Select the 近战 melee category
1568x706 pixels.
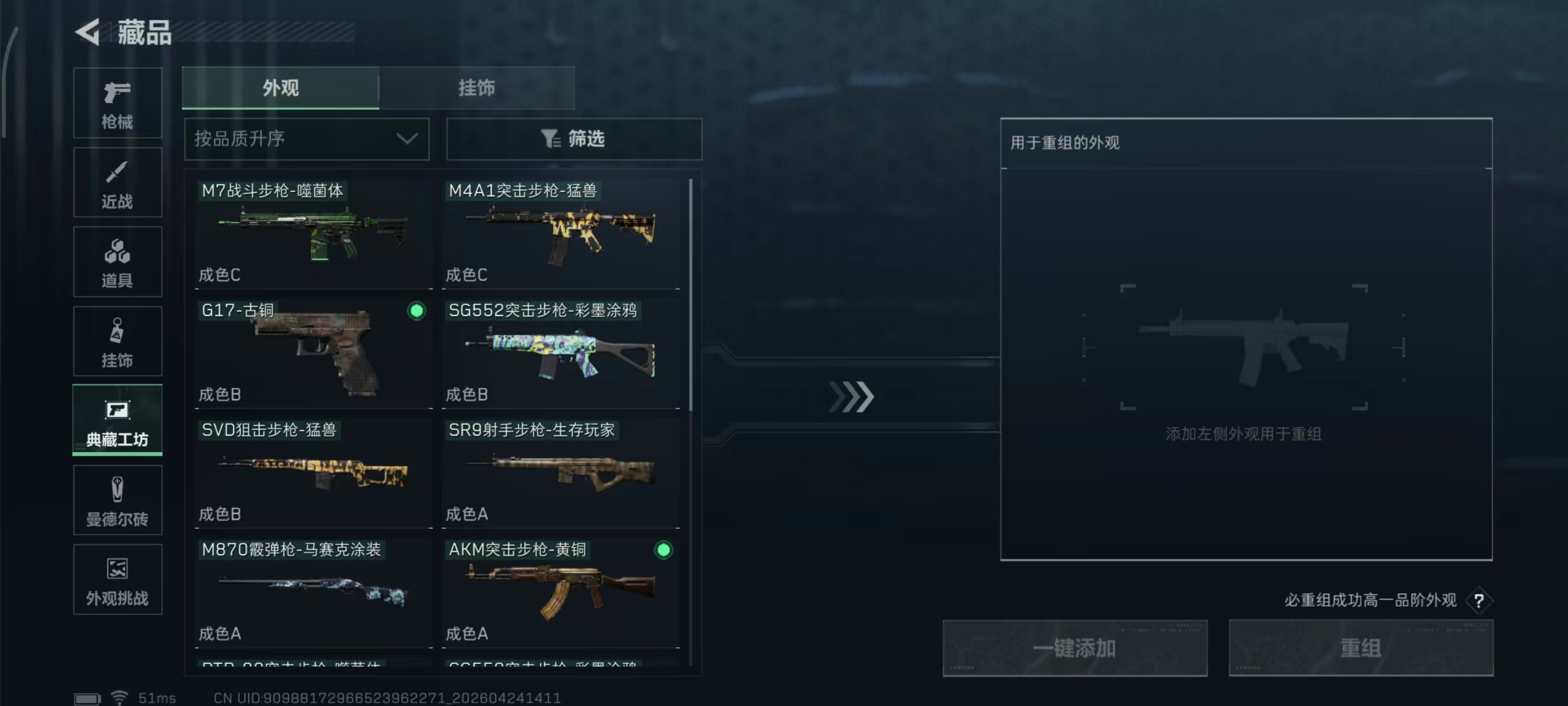coord(117,183)
